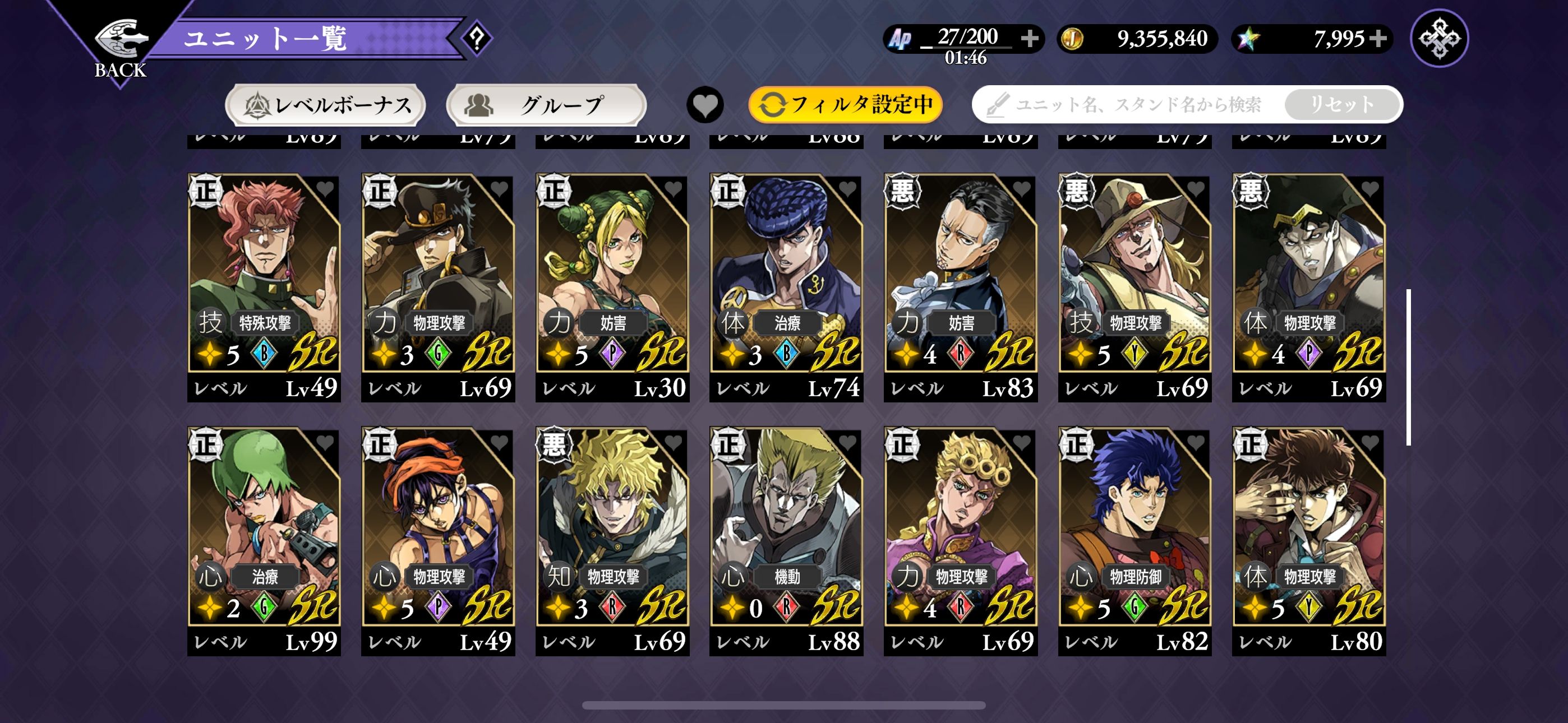Image resolution: width=1568 pixels, height=723 pixels.
Task: Add diamonds with the plus button
Action: click(x=1378, y=38)
